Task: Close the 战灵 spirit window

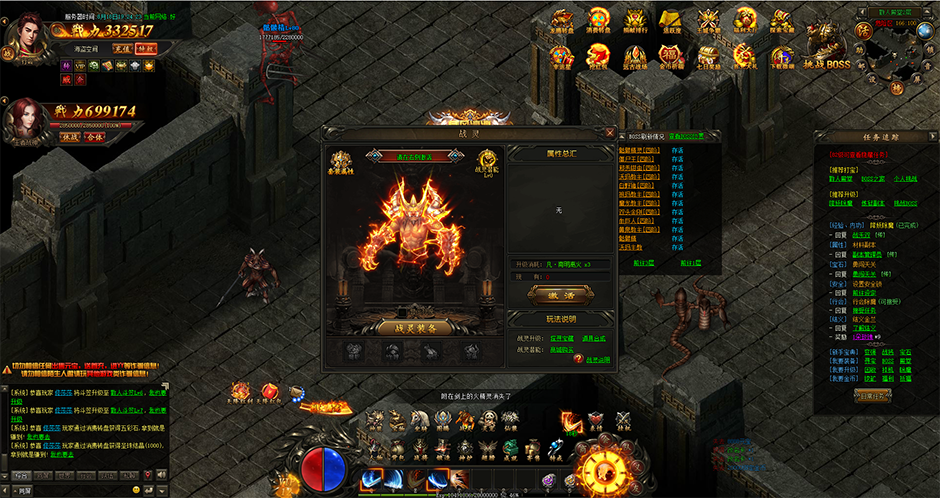Action: pyautogui.click(x=610, y=132)
